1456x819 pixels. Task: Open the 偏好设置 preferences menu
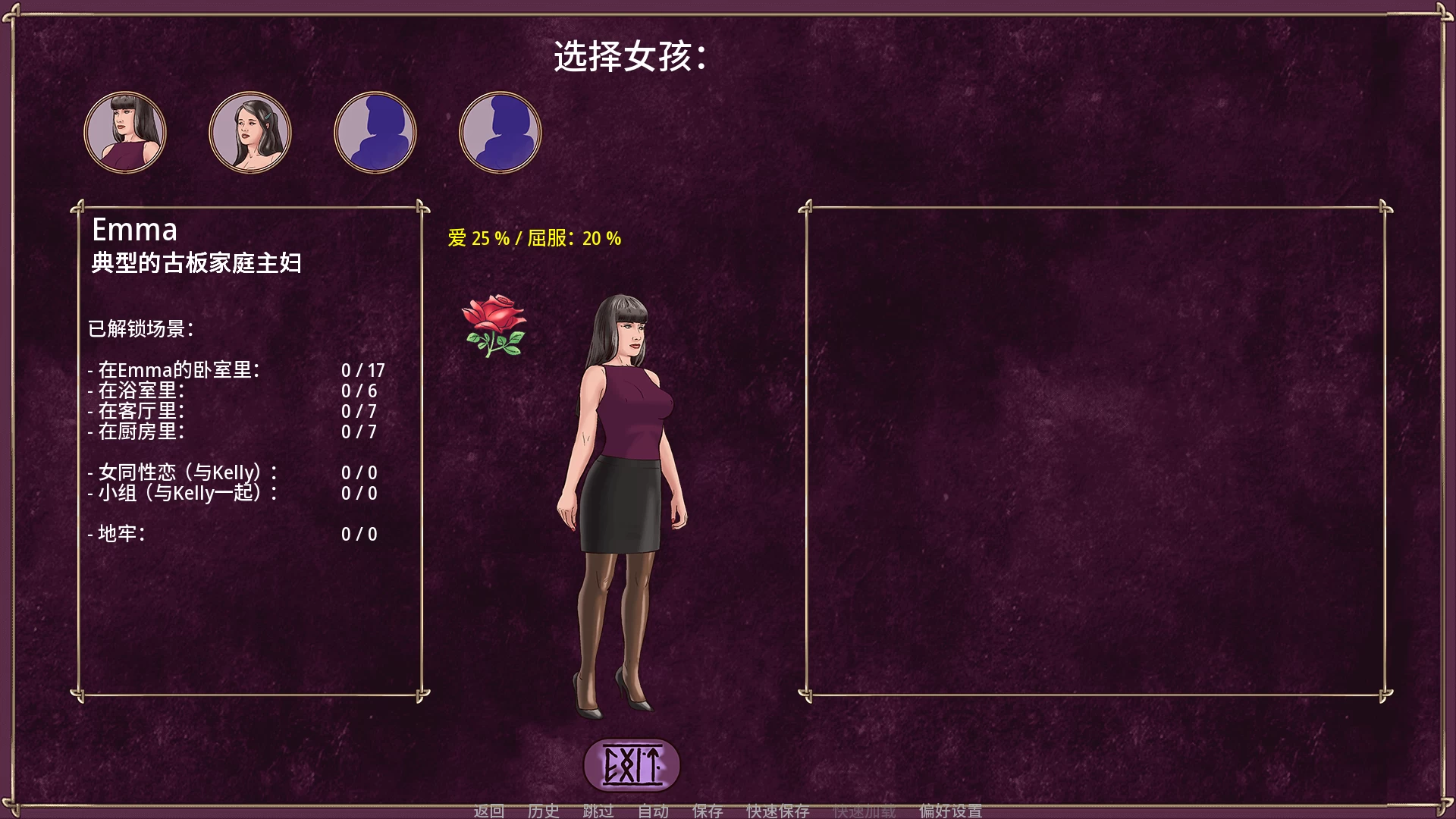[x=950, y=811]
